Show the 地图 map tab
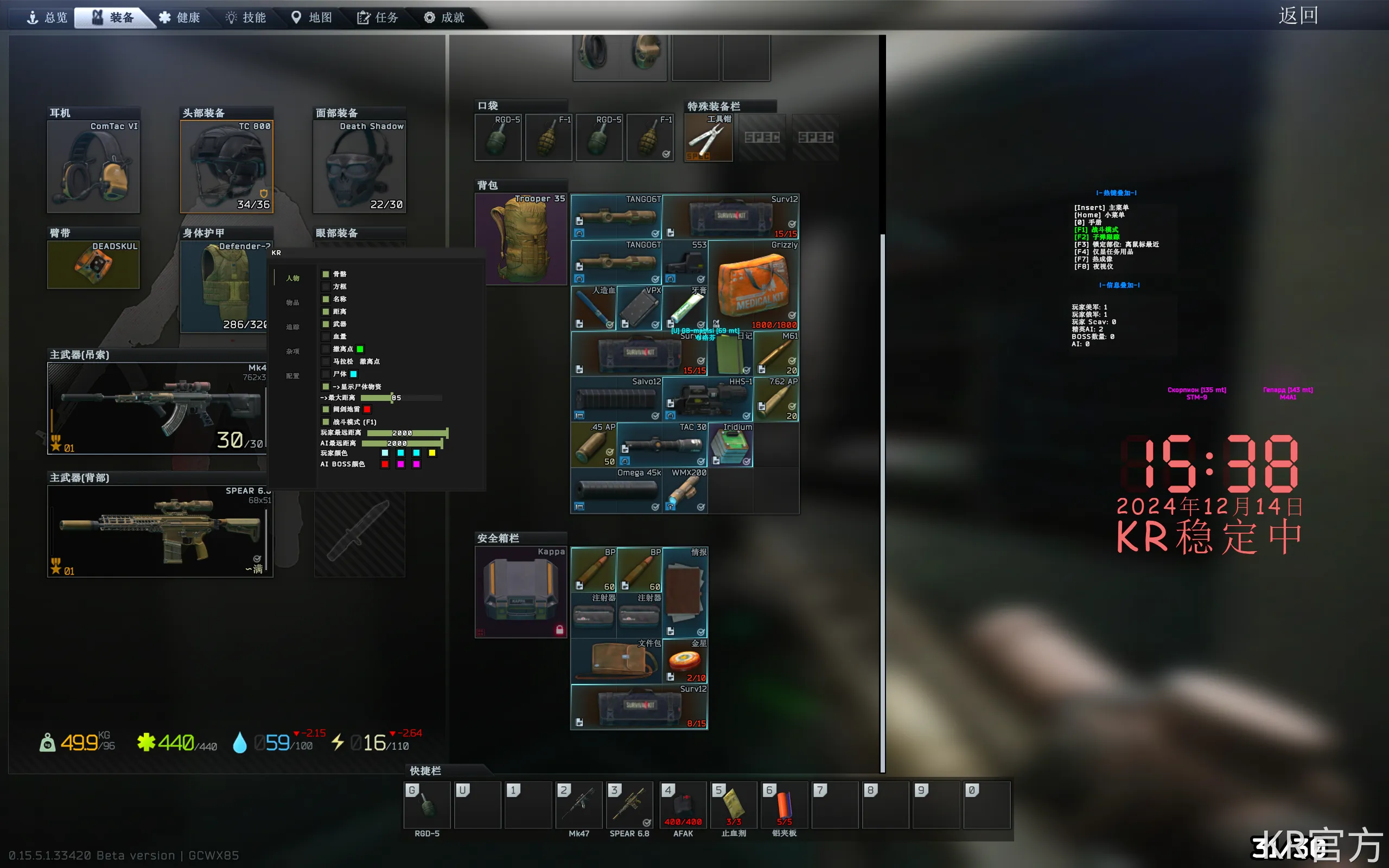The height and width of the screenshot is (868, 1389). click(x=311, y=17)
